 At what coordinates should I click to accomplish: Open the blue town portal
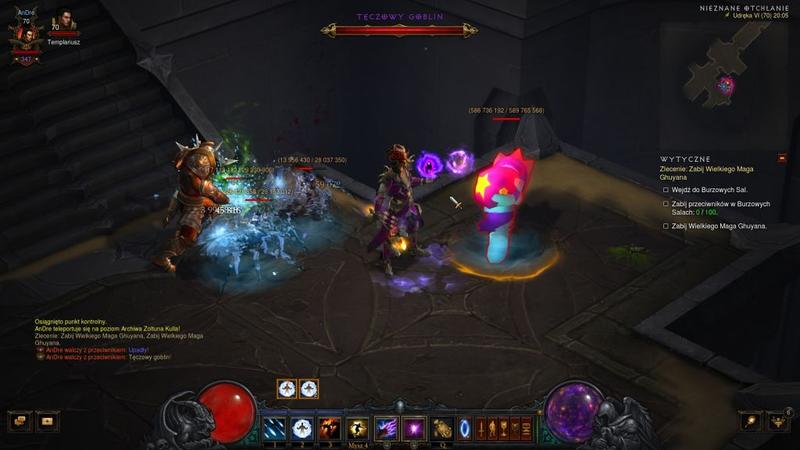tap(466, 428)
